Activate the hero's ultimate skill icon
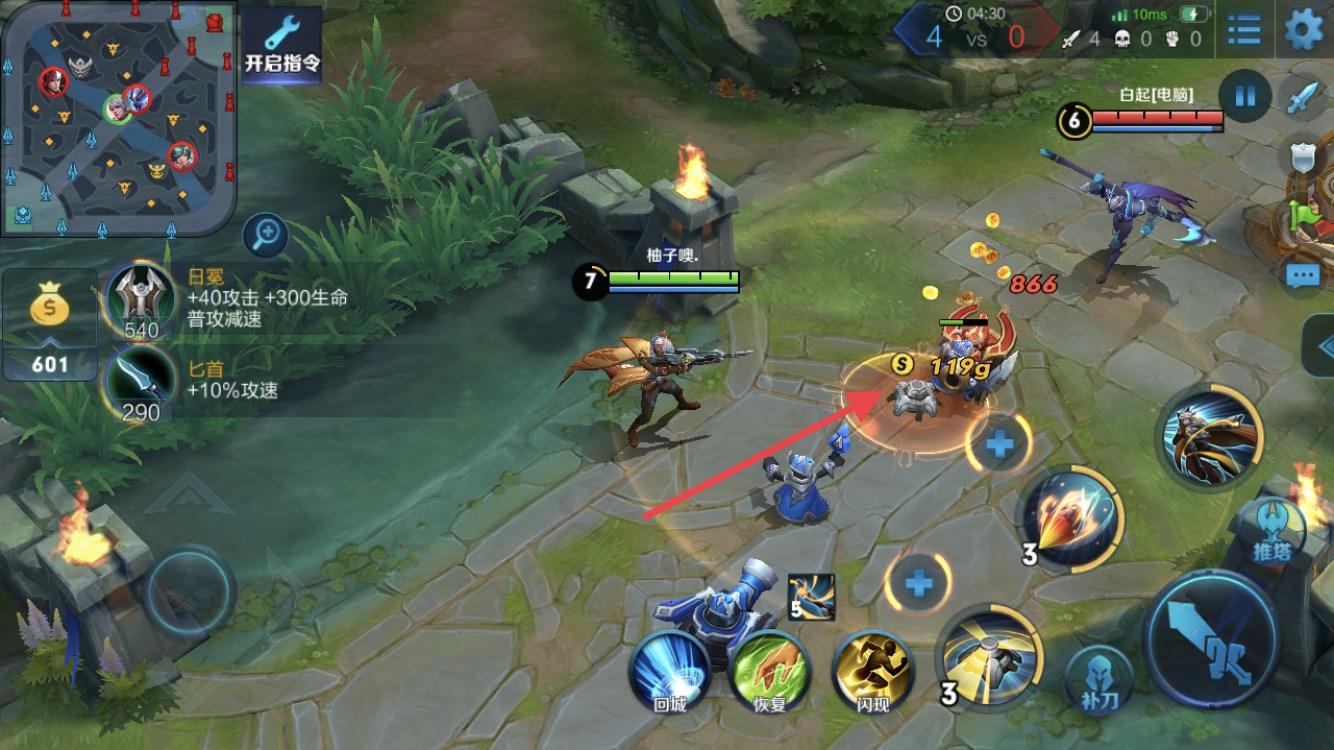The width and height of the screenshot is (1334, 750). point(1210,437)
